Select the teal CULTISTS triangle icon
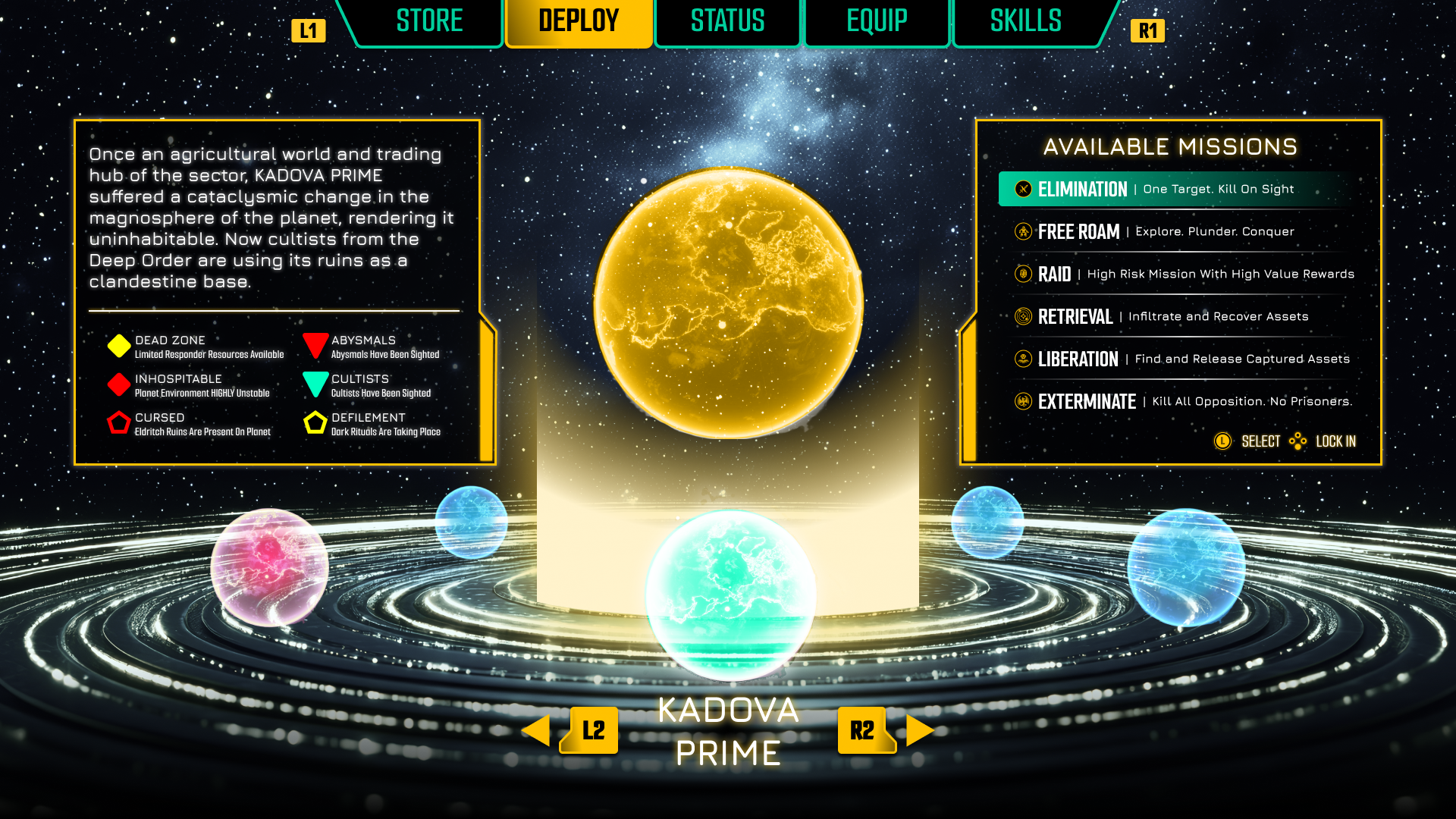 (315, 384)
